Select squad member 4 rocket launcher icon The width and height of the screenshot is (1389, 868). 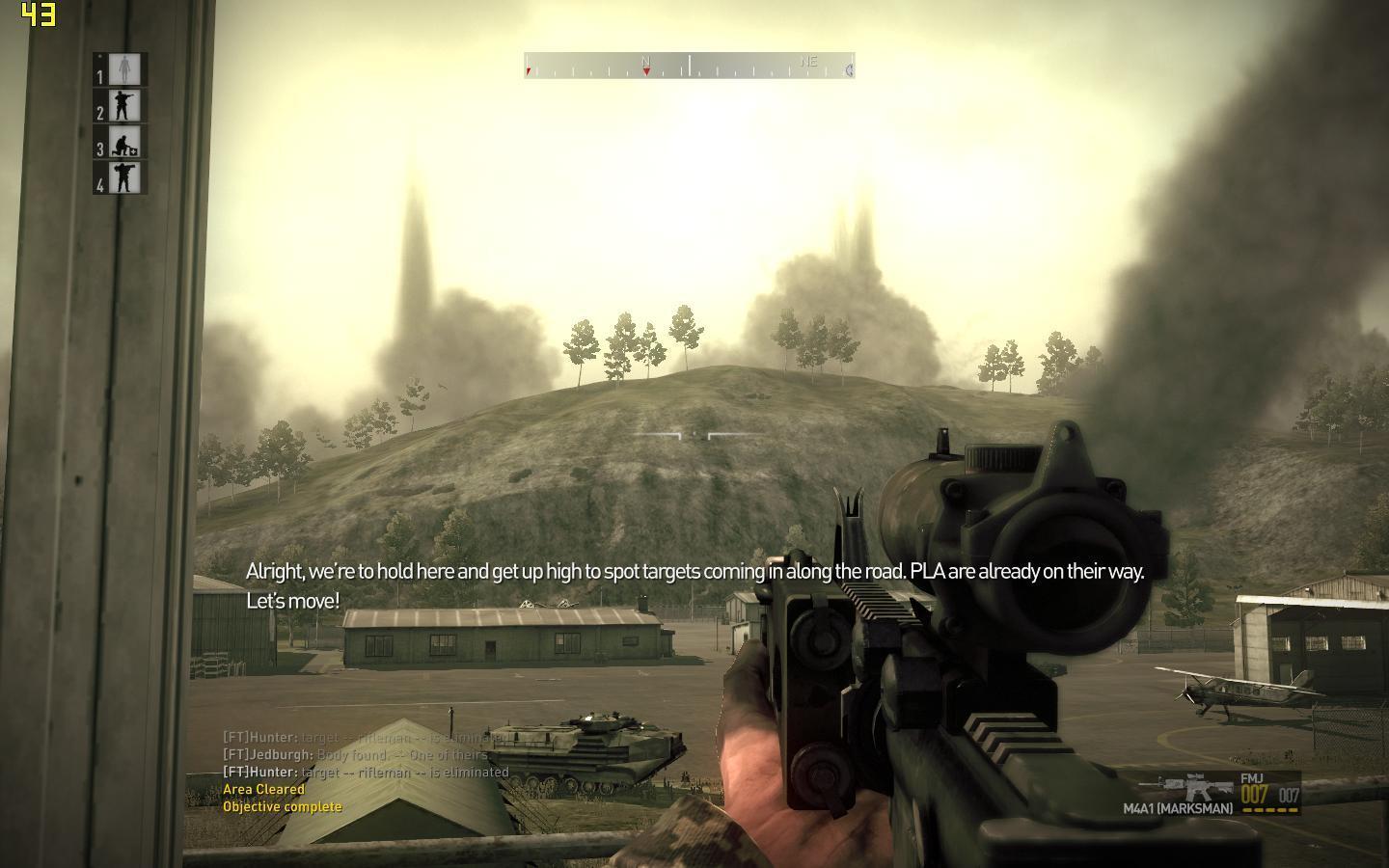click(x=123, y=178)
